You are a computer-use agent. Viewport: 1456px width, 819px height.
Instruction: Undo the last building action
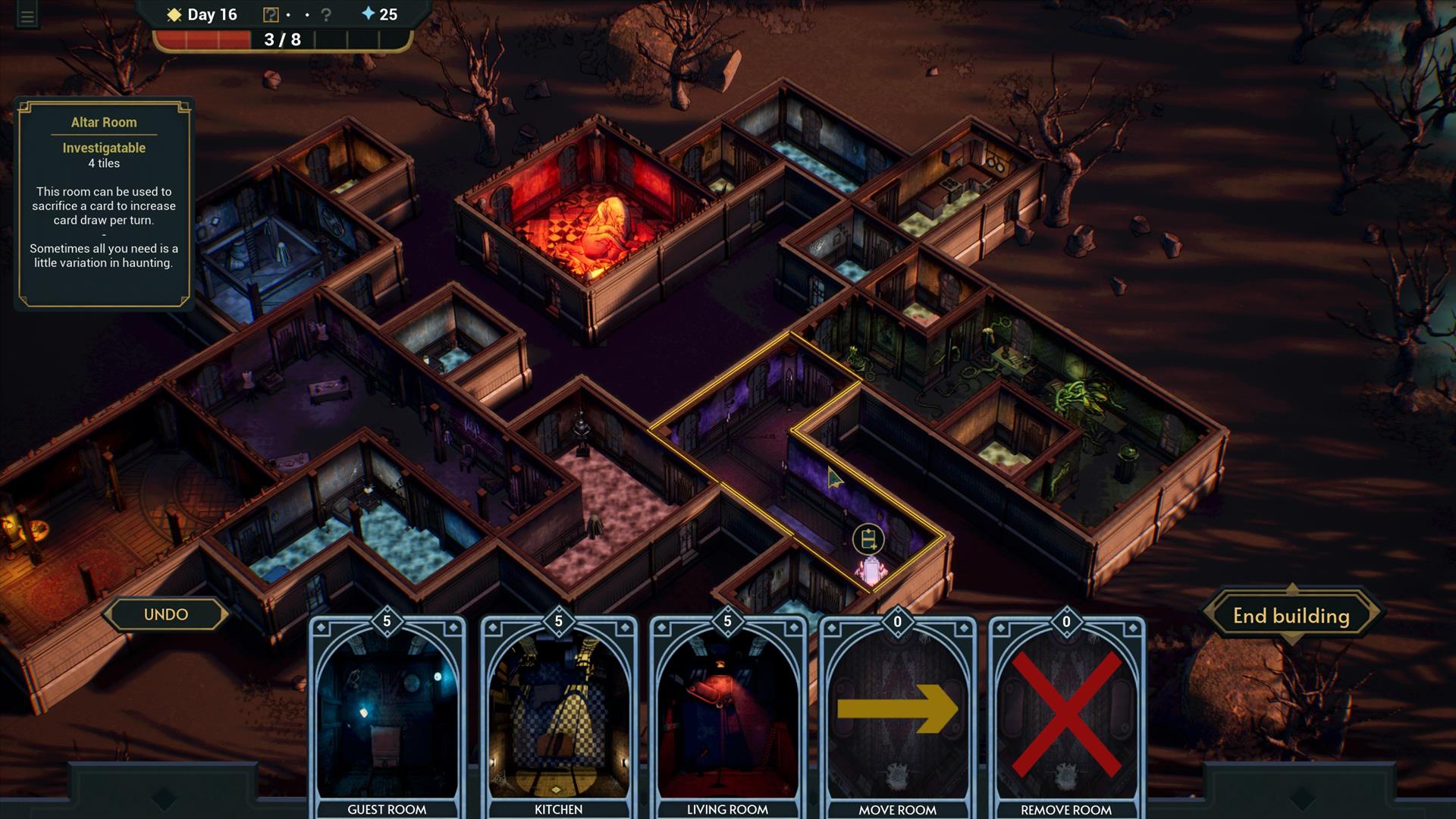[x=166, y=614]
